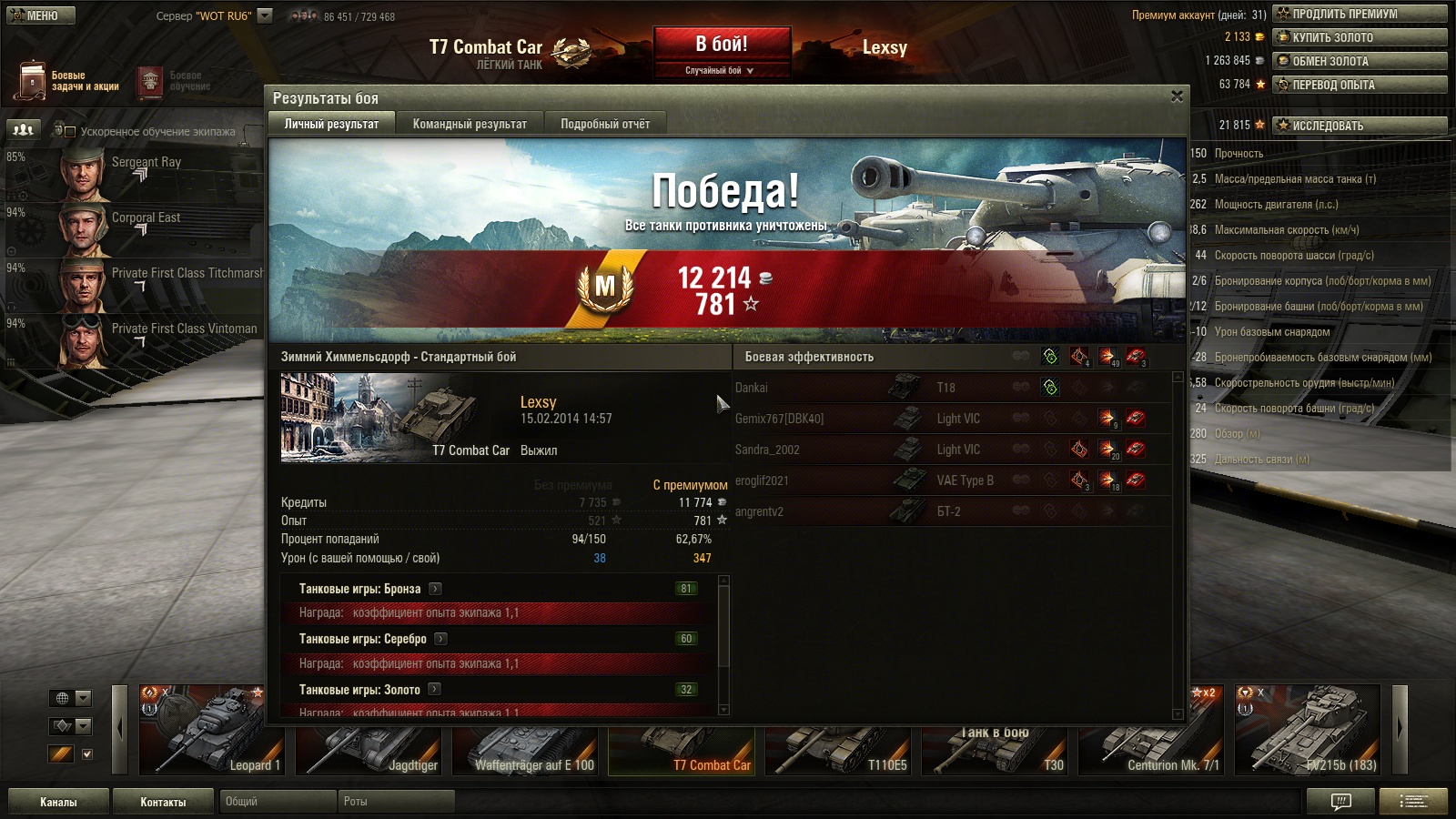Open the КУПИТЬ ЗОЛОТО shop
The height and width of the screenshot is (819, 1456).
(1360, 37)
